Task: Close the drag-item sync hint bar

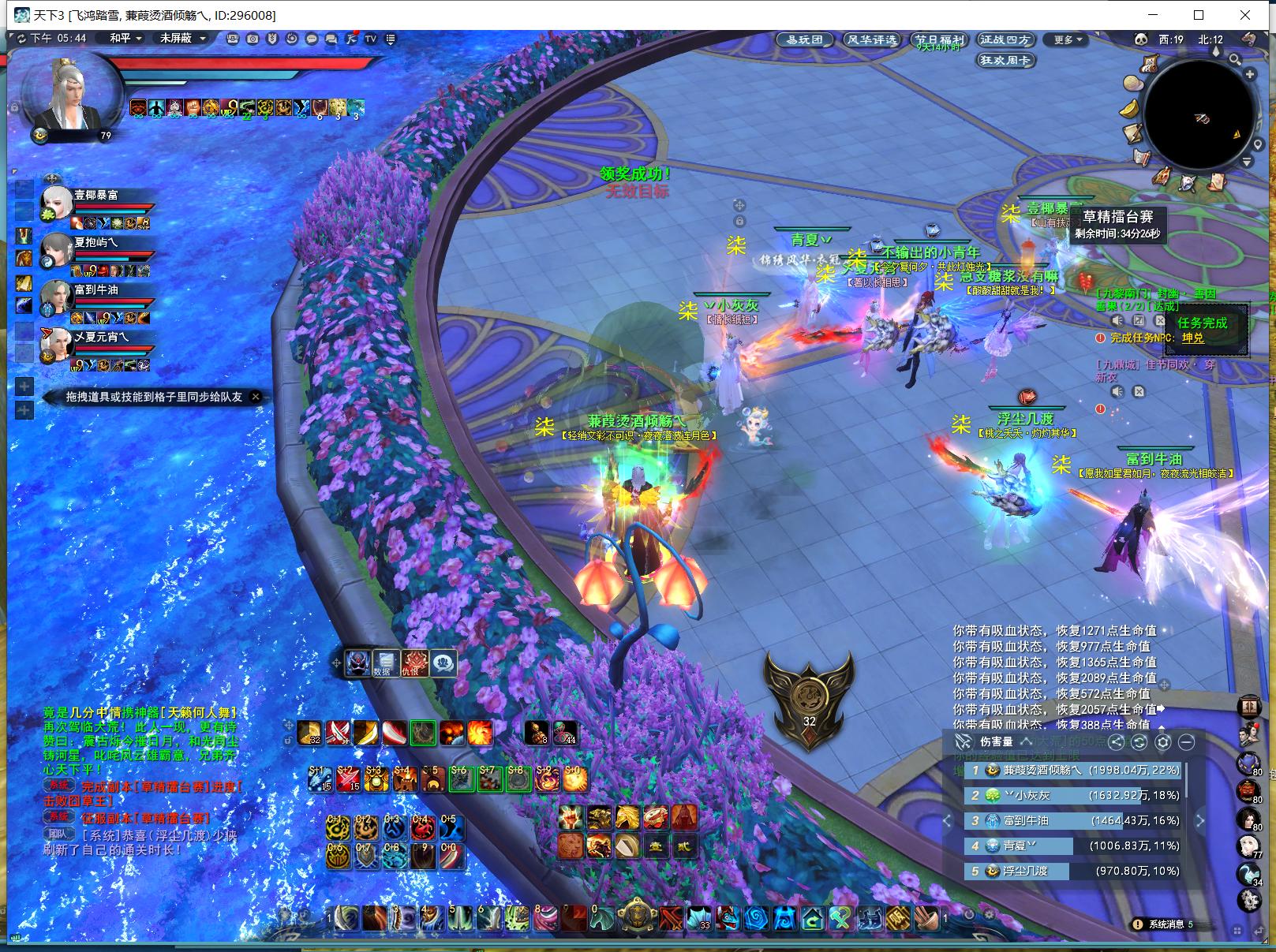Action: 256,397
